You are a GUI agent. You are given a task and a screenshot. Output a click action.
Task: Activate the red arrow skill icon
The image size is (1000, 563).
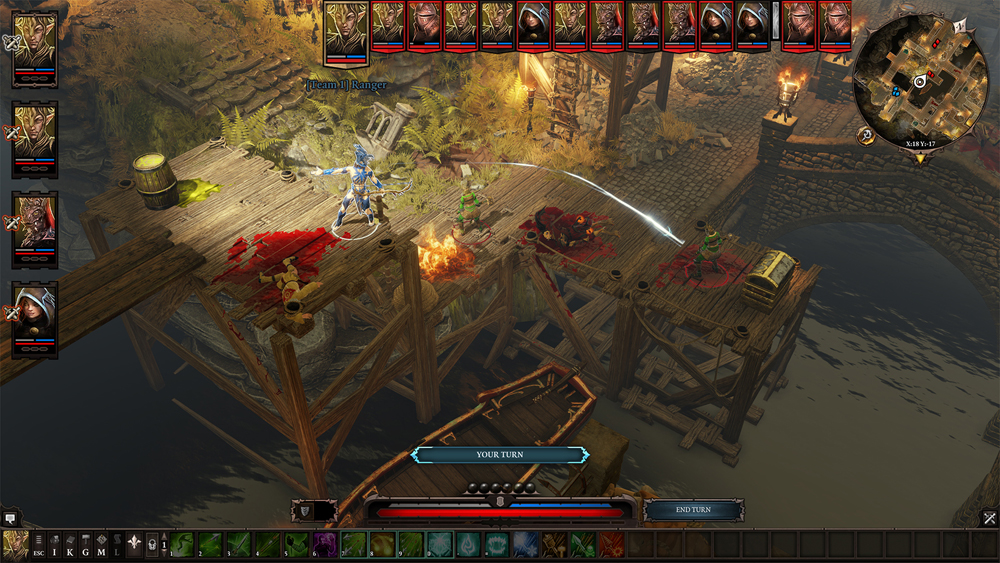tap(612, 544)
